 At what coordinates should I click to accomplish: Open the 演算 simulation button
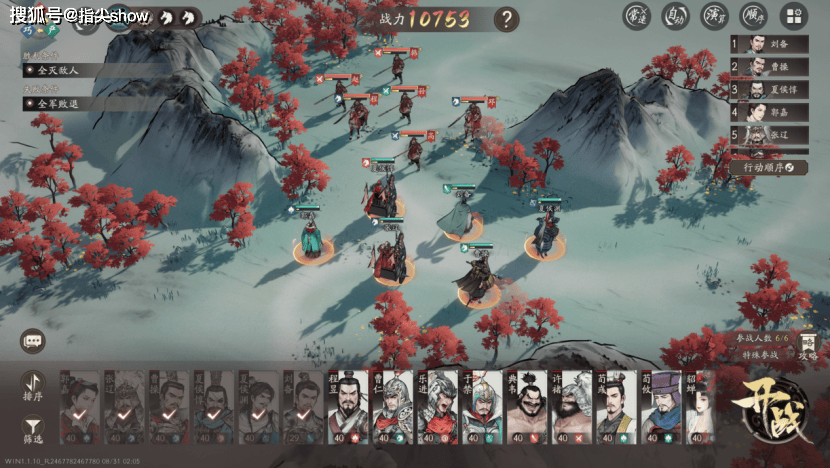pyautogui.click(x=715, y=16)
